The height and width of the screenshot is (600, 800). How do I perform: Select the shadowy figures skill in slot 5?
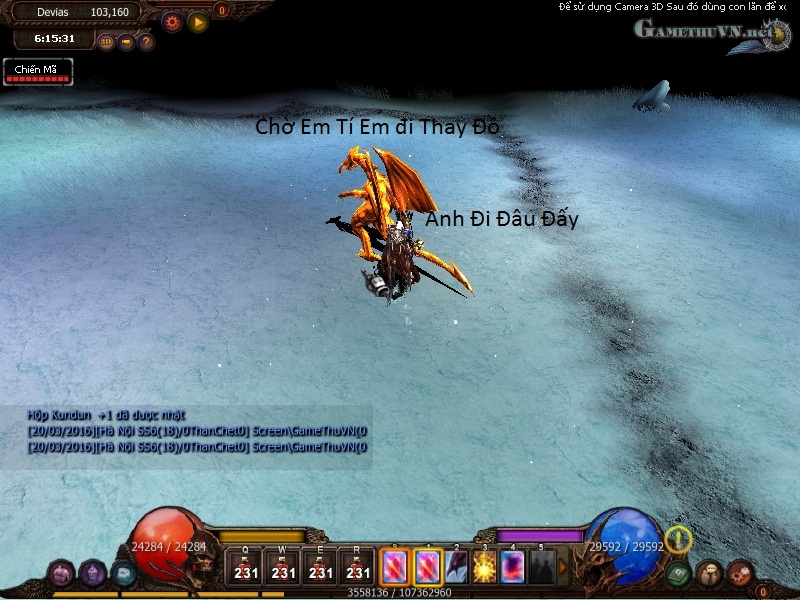pyautogui.click(x=541, y=567)
